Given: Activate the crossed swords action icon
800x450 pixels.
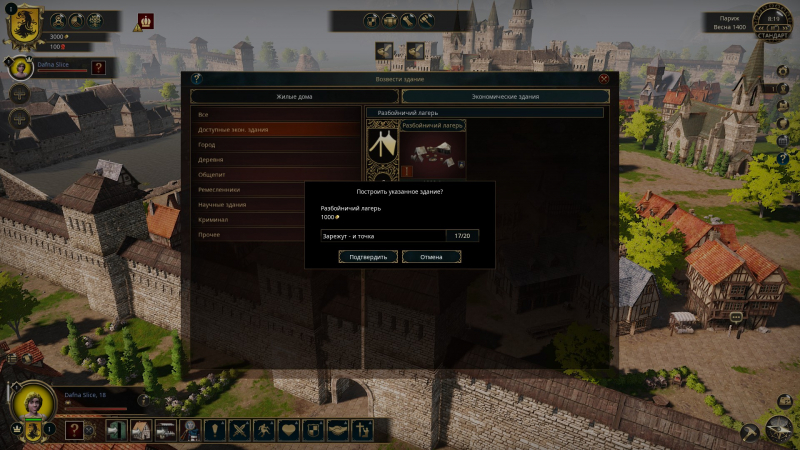Looking at the screenshot, I should tap(239, 430).
